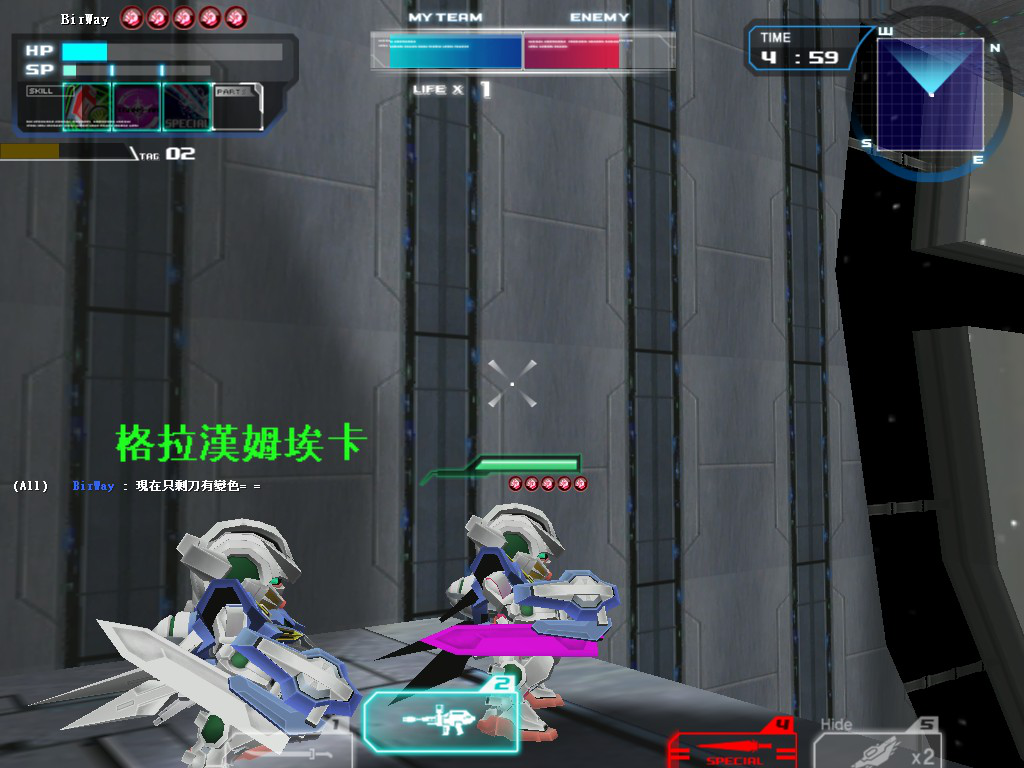Select the Hide slot with x2 count
This screenshot has height=768, width=1024.
tap(876, 745)
